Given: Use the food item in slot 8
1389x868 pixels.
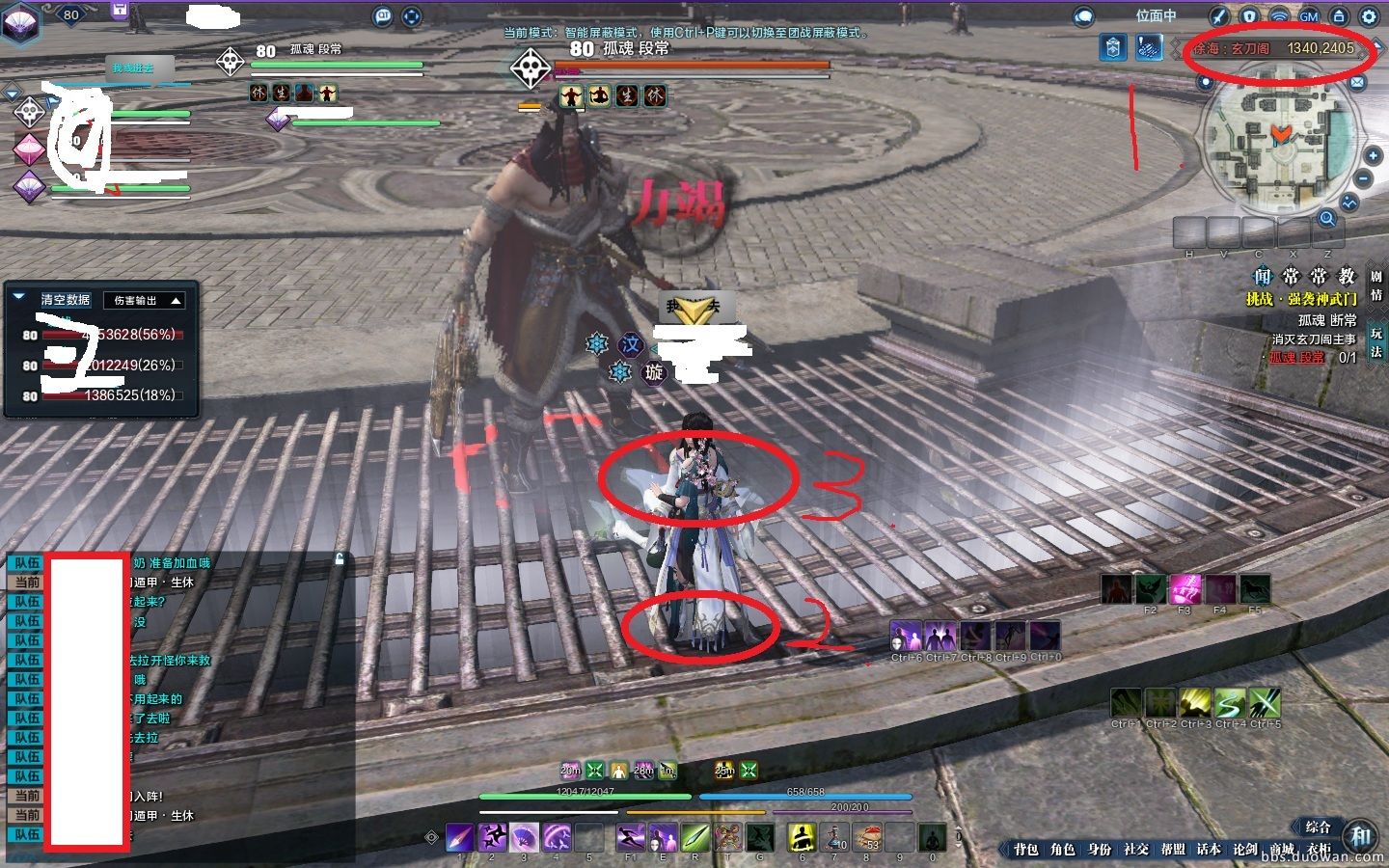Looking at the screenshot, I should point(866,836).
